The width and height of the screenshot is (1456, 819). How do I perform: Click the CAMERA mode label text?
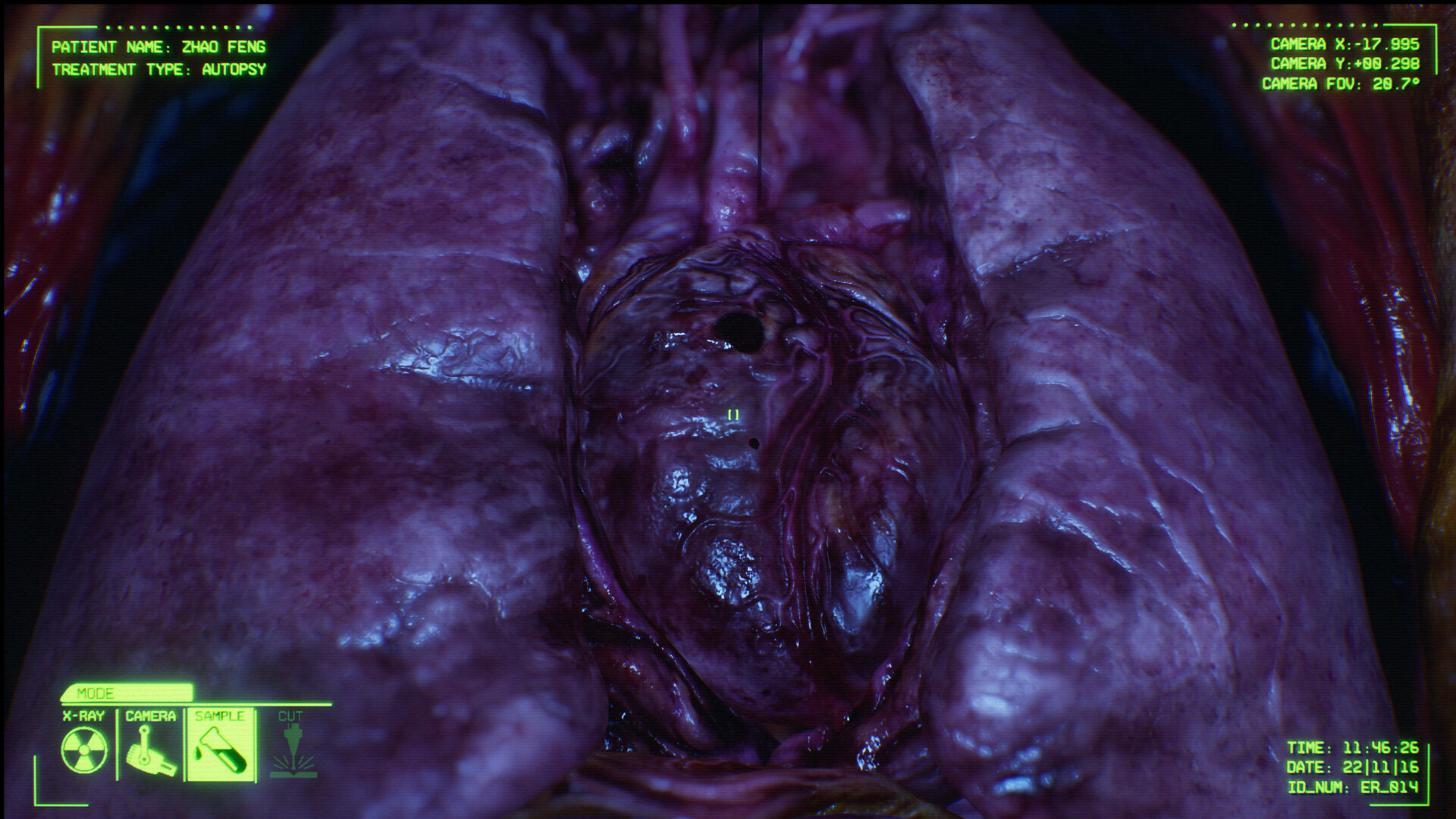click(151, 715)
